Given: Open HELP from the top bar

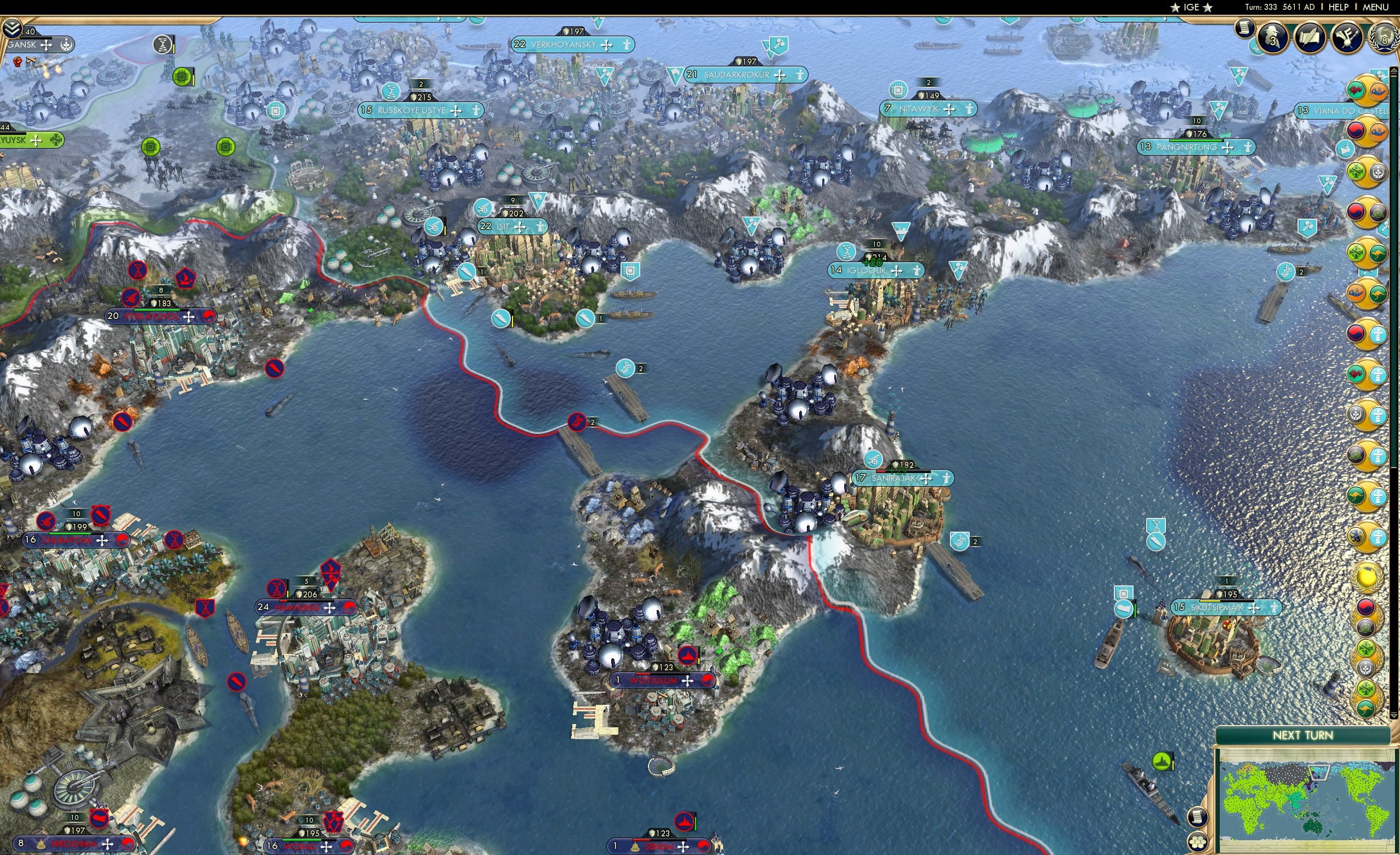Looking at the screenshot, I should pos(1339,7).
